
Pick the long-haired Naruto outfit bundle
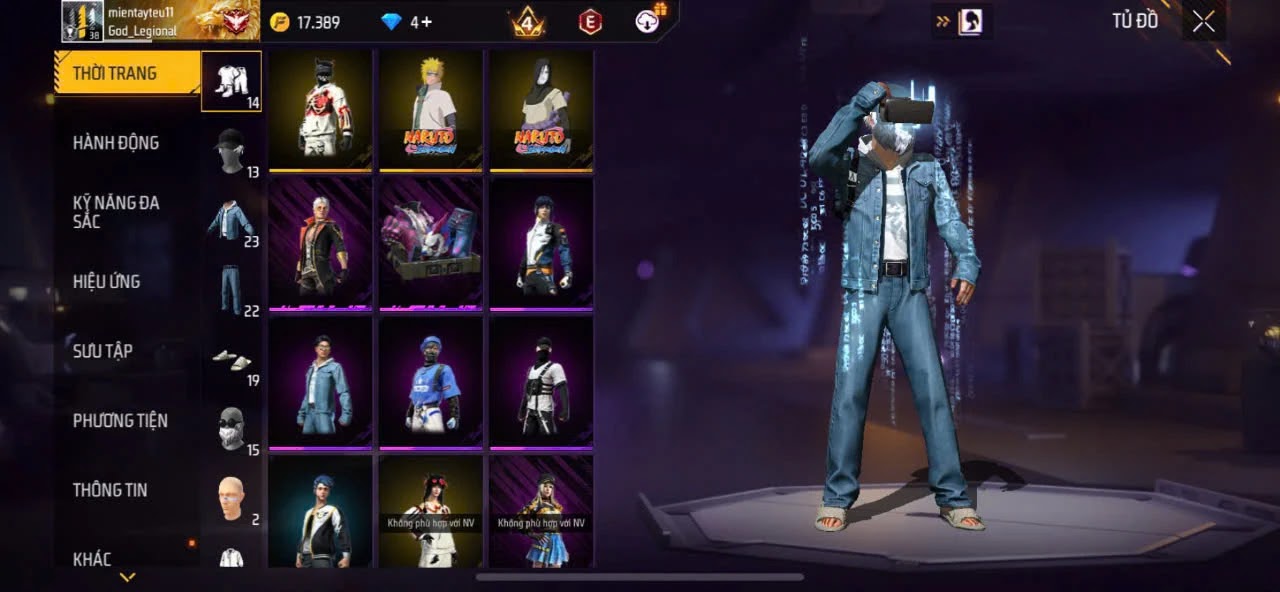coord(541,110)
